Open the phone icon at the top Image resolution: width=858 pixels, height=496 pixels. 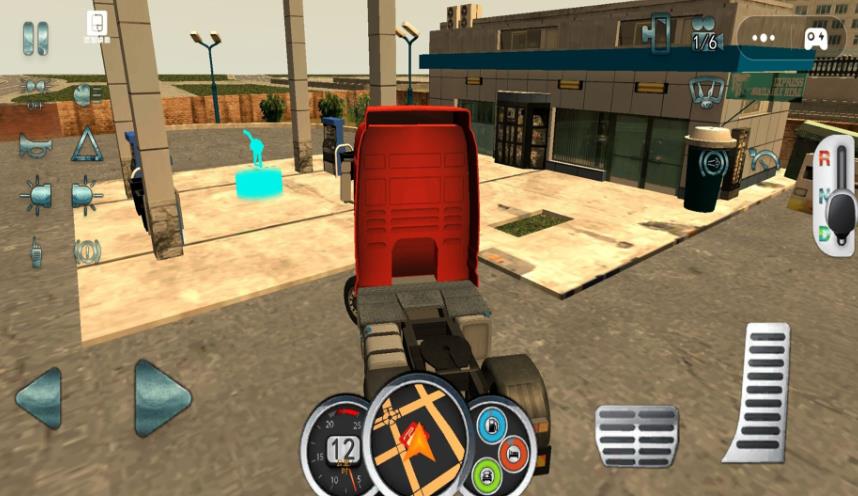96,24
